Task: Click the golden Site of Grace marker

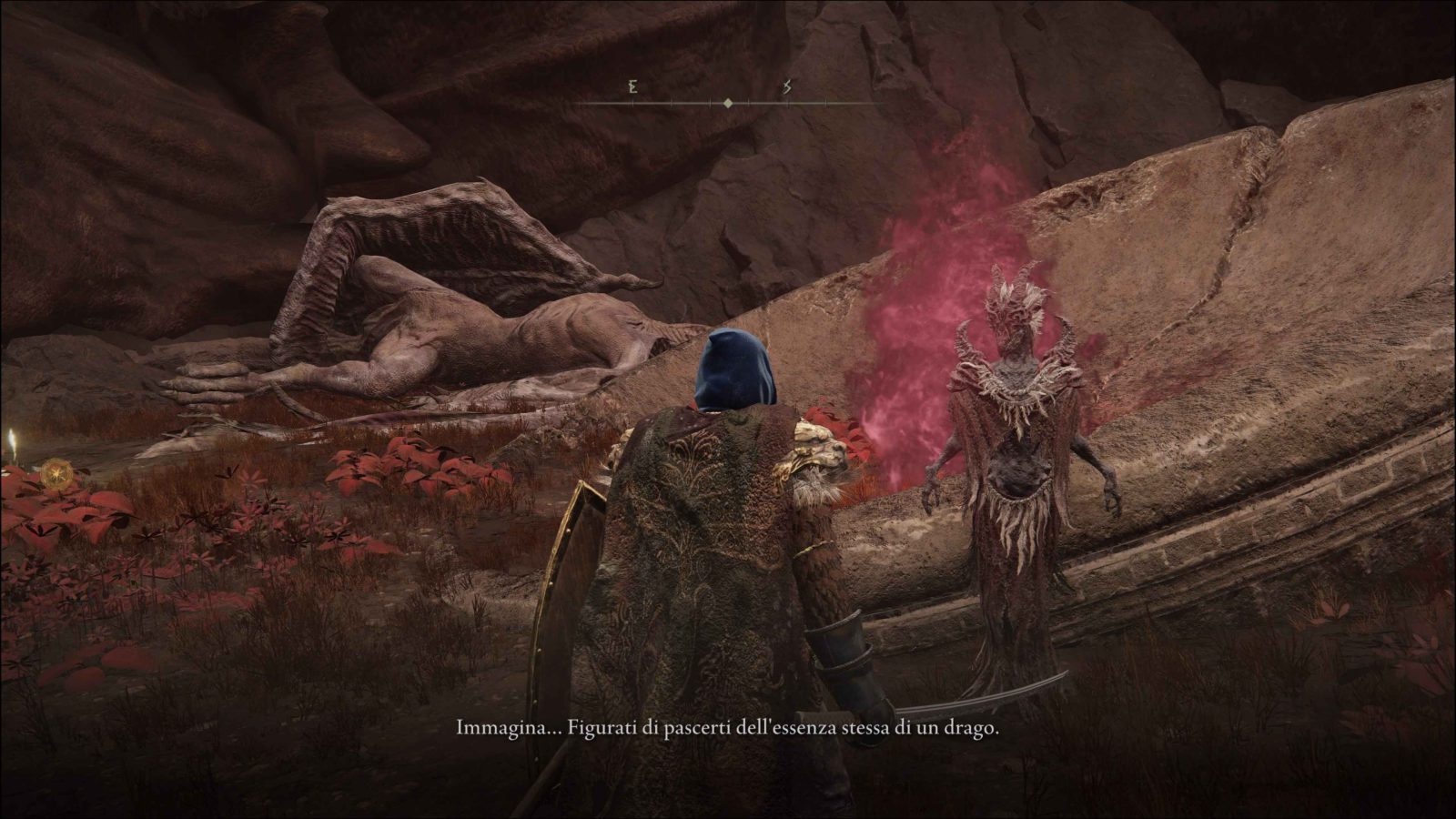Action: [x=51, y=474]
